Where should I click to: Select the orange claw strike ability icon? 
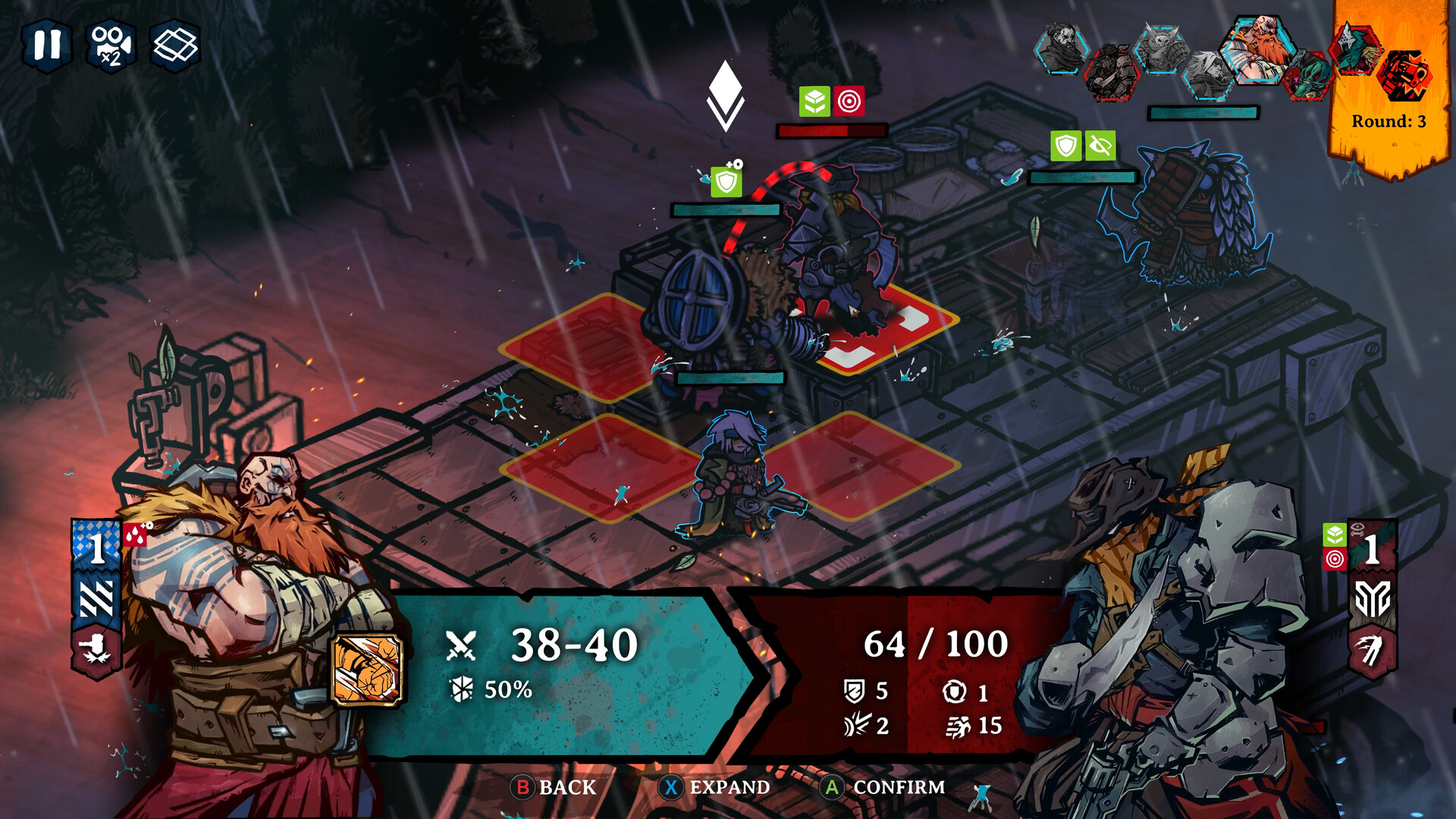(x=367, y=670)
